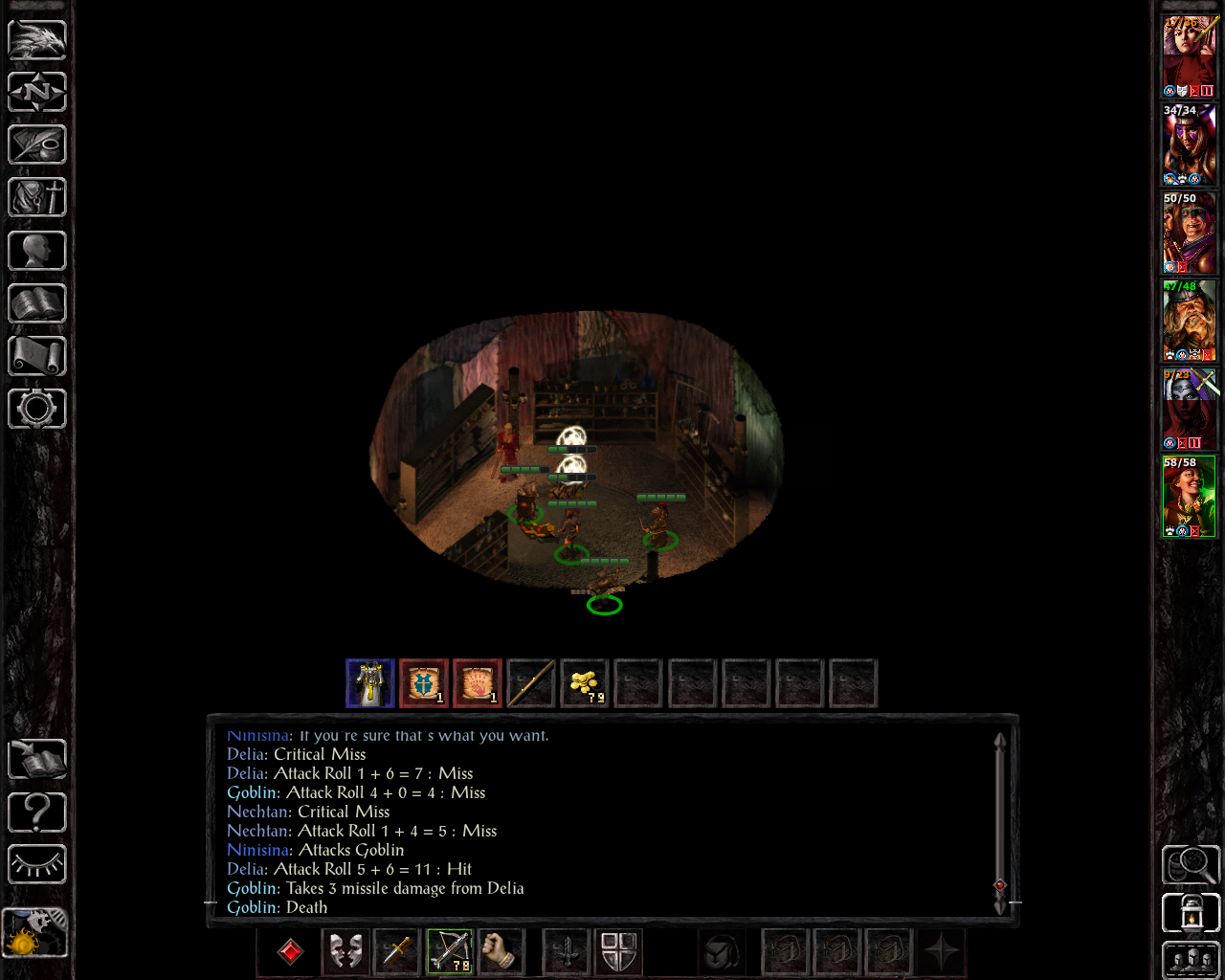
Task: Select the bow weapon slot with 78 arrows
Action: tap(450, 951)
